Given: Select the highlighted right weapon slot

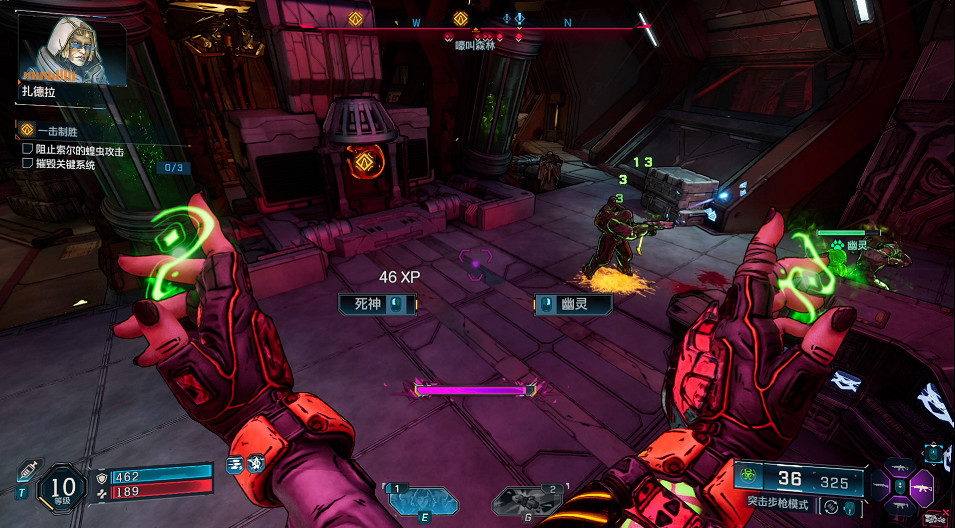Looking at the screenshot, I should 922,487.
